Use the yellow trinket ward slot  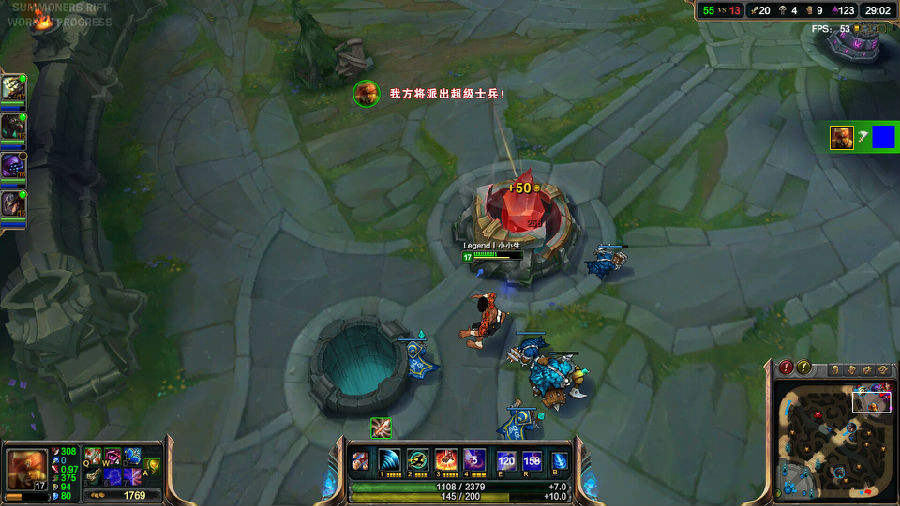point(152,464)
